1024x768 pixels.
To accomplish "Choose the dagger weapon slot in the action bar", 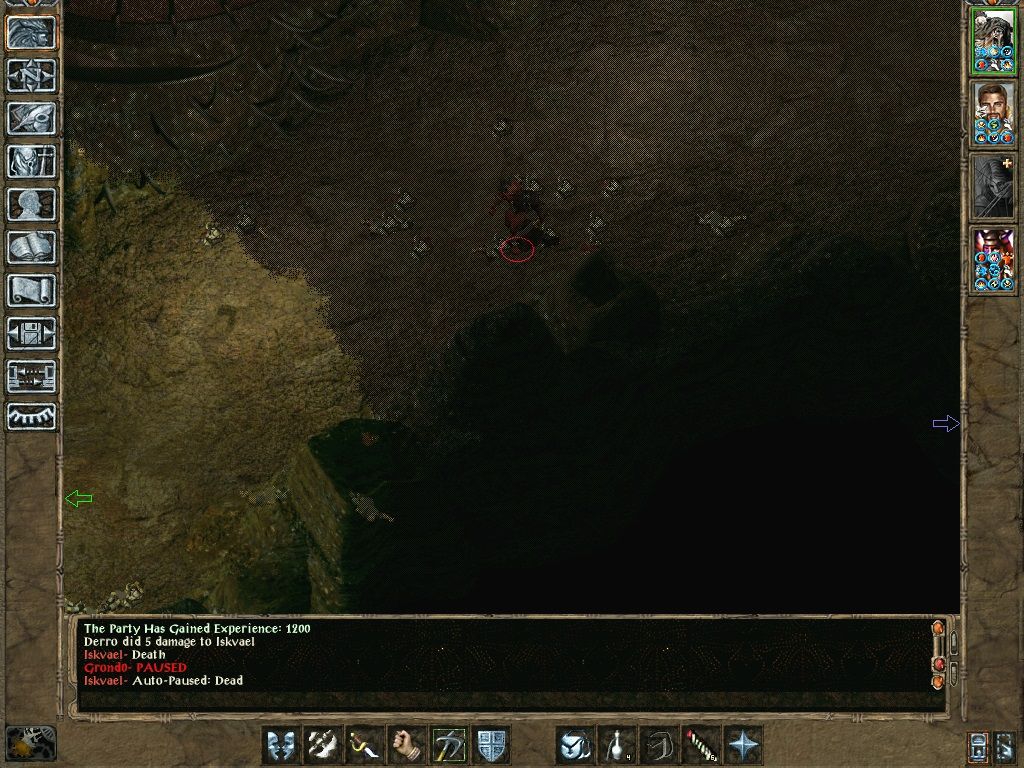I will click(x=364, y=745).
